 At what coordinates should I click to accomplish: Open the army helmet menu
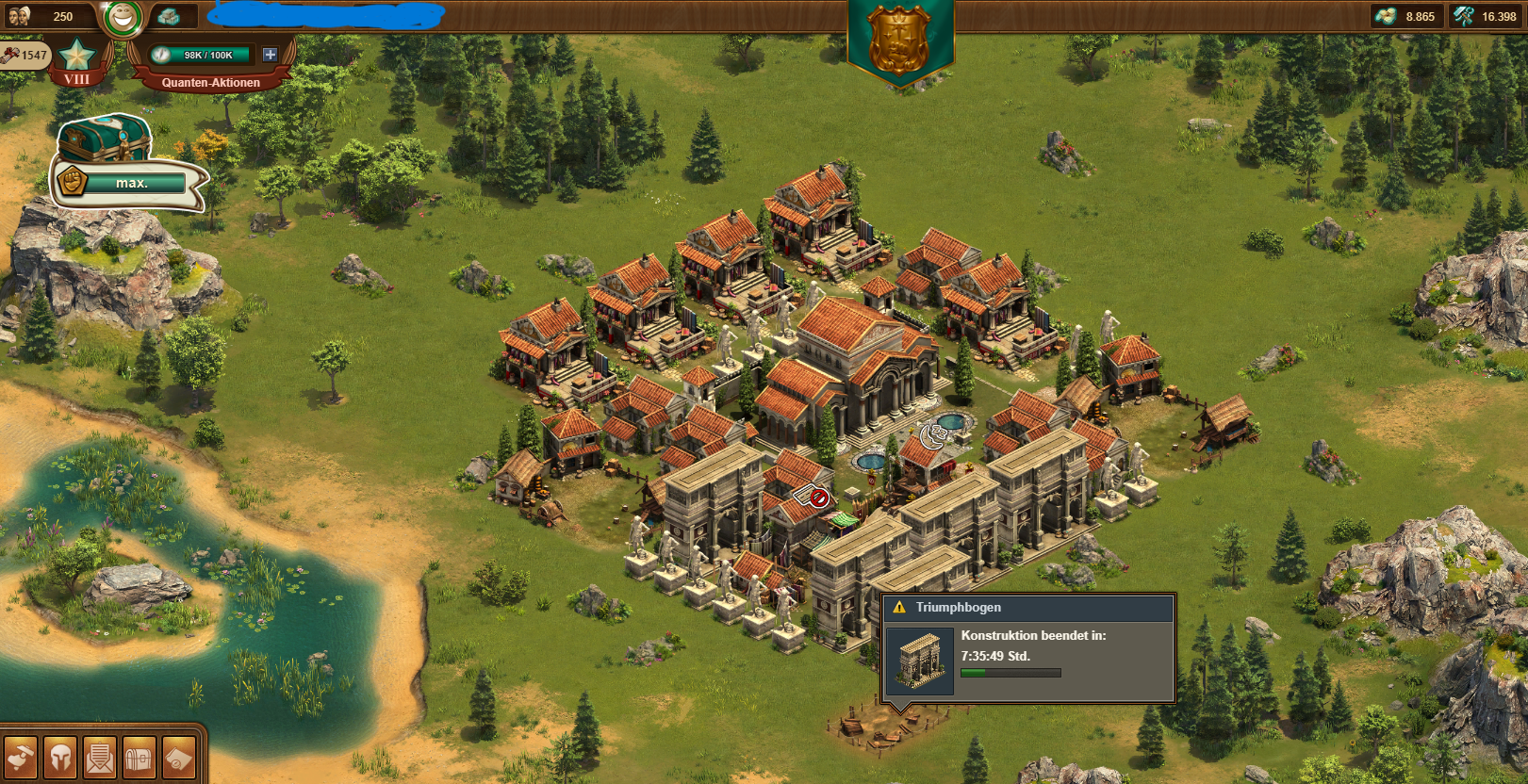(60, 757)
